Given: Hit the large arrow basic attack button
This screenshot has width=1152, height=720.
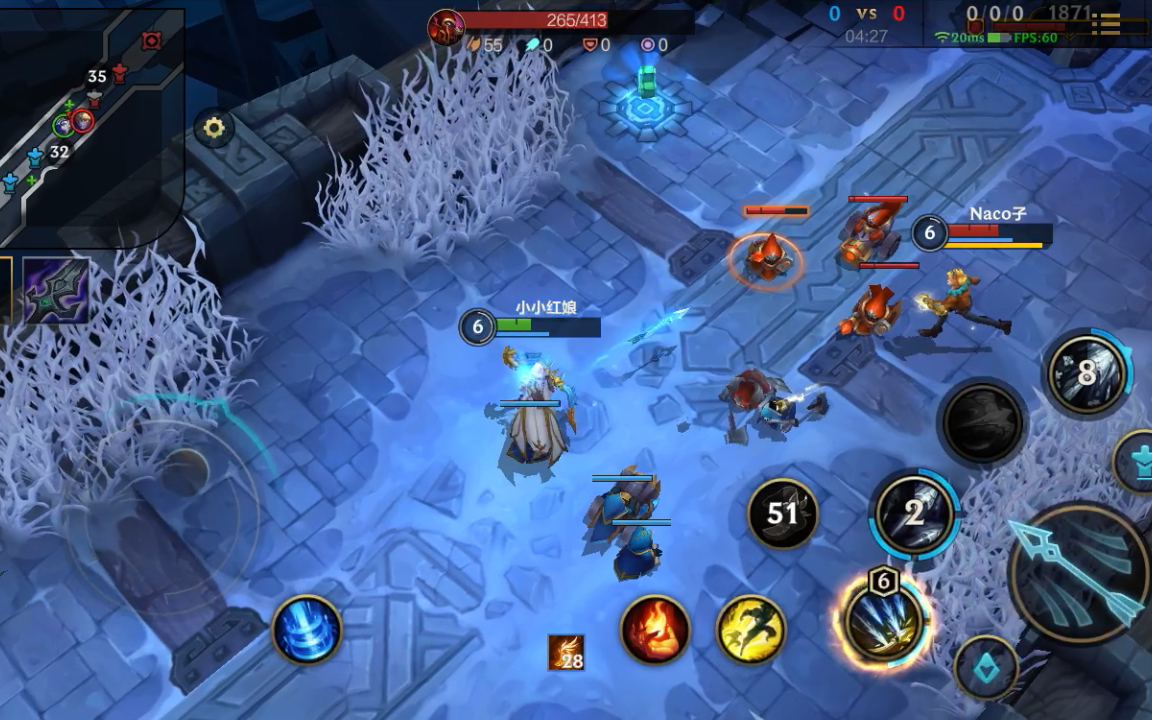Looking at the screenshot, I should (x=1078, y=573).
